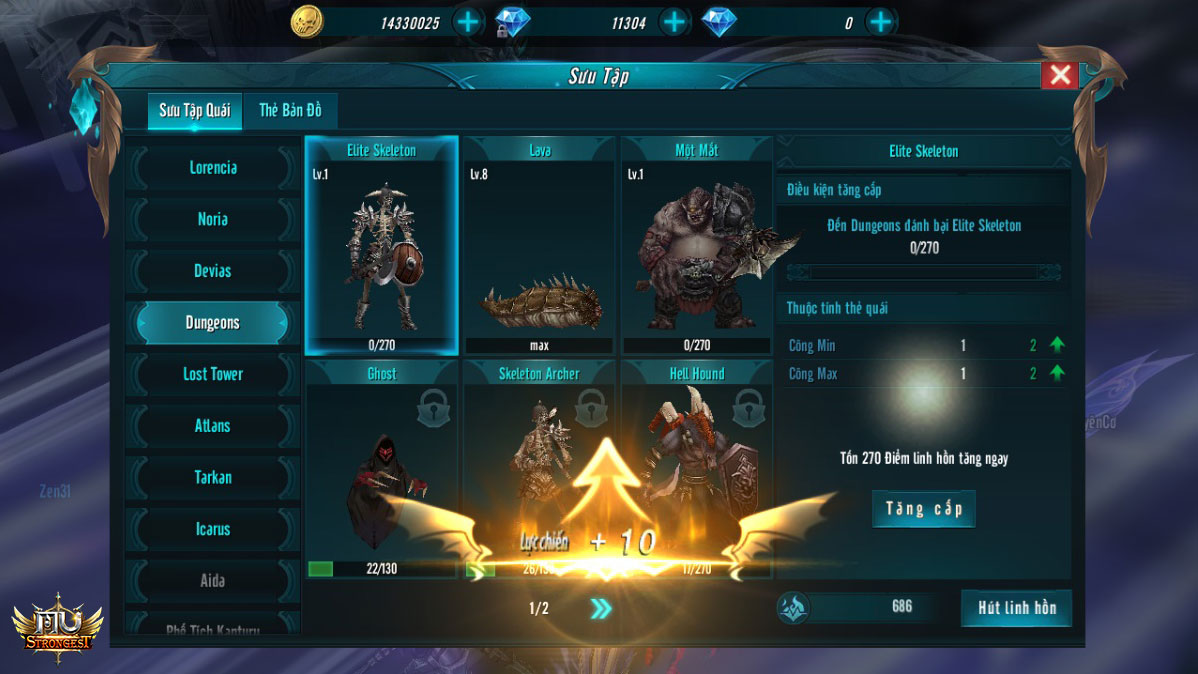The image size is (1198, 674).
Task: Select the Dungeons map category
Action: (213, 323)
